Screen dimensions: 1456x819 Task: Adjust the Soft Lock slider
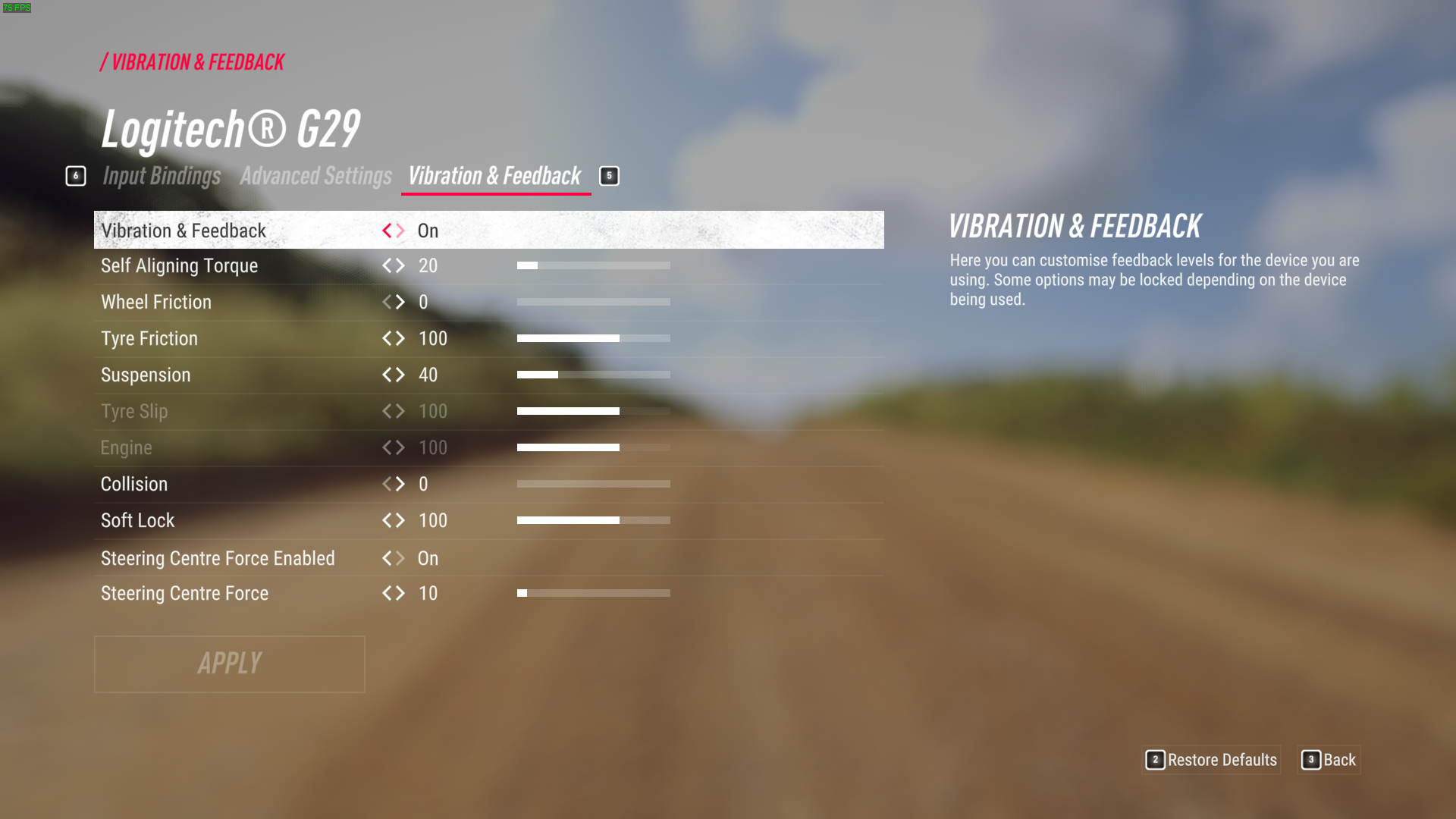click(593, 520)
